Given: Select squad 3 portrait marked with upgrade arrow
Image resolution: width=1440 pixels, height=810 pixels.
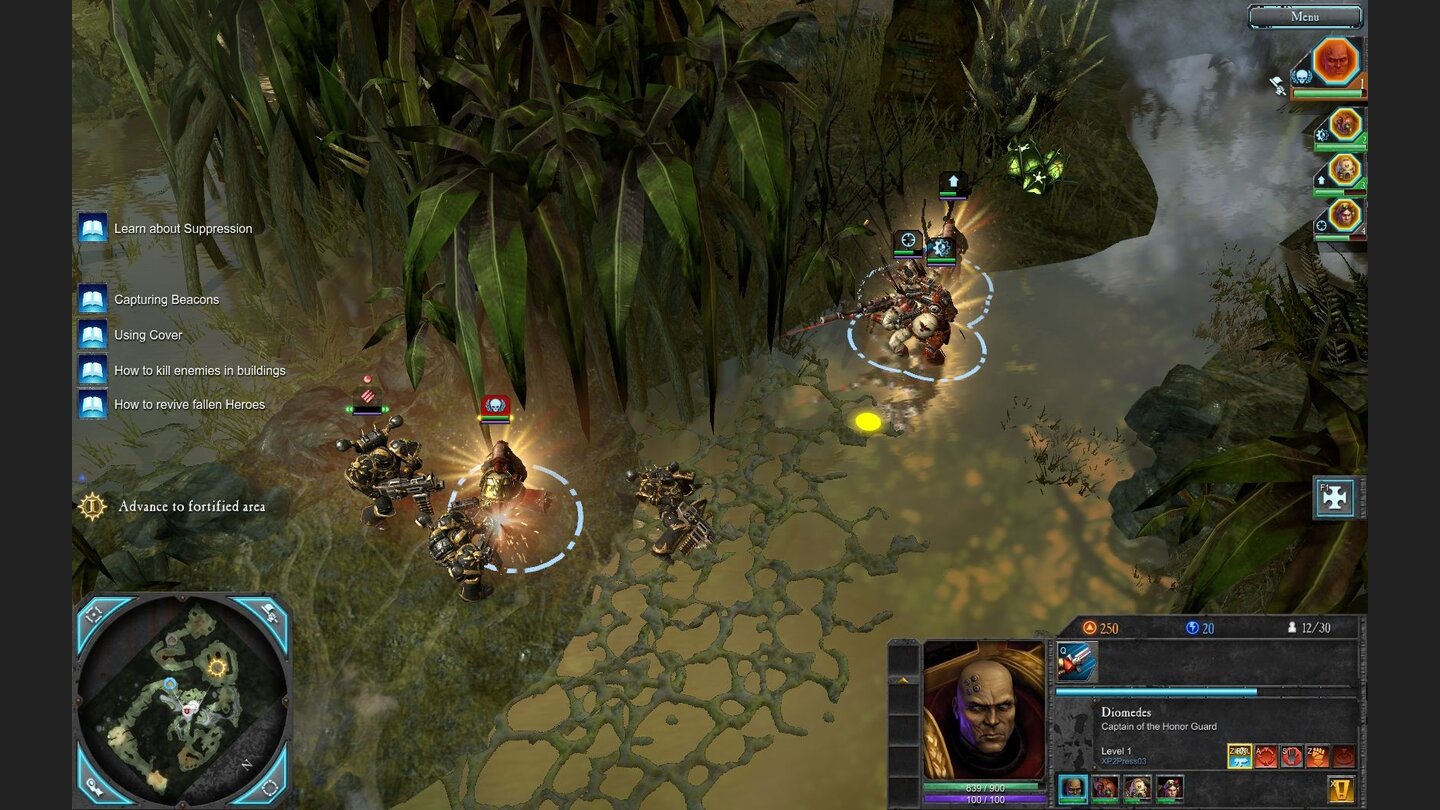Looking at the screenshot, I should click(x=1345, y=169).
